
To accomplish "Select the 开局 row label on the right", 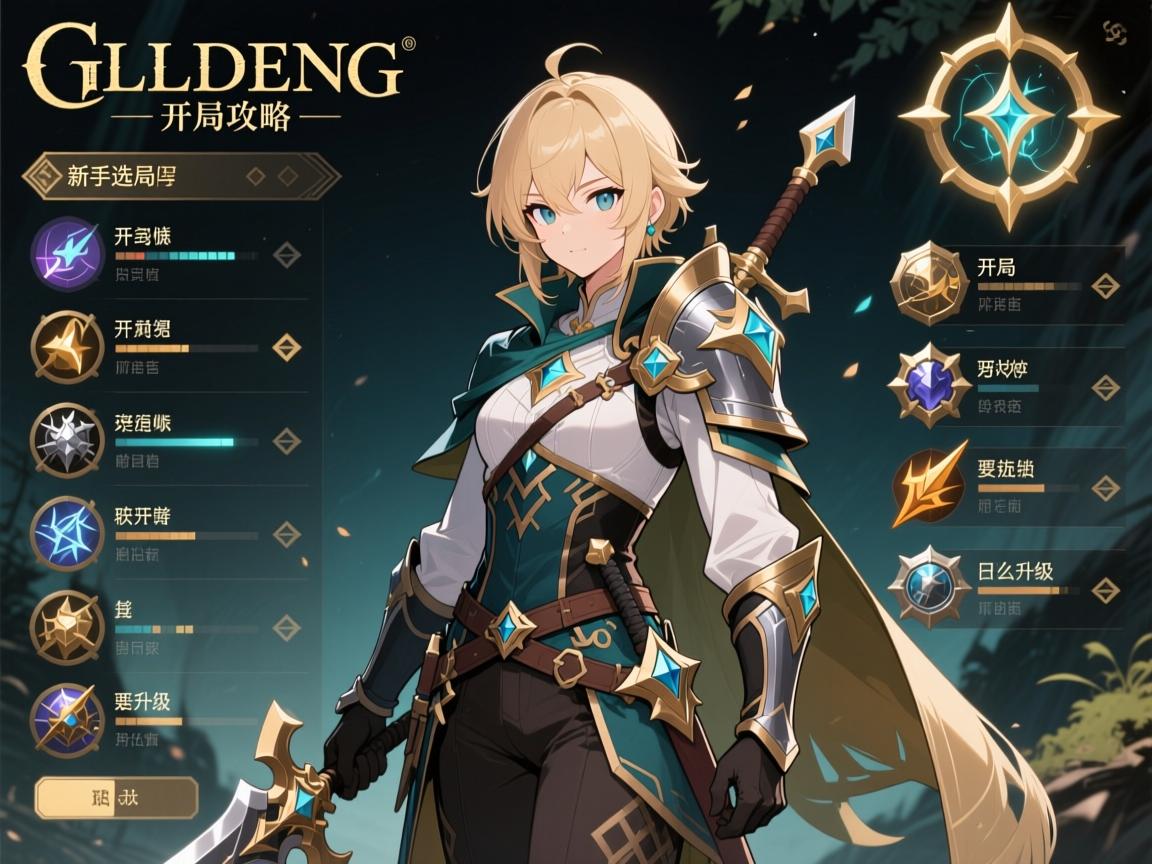I will click(996, 267).
